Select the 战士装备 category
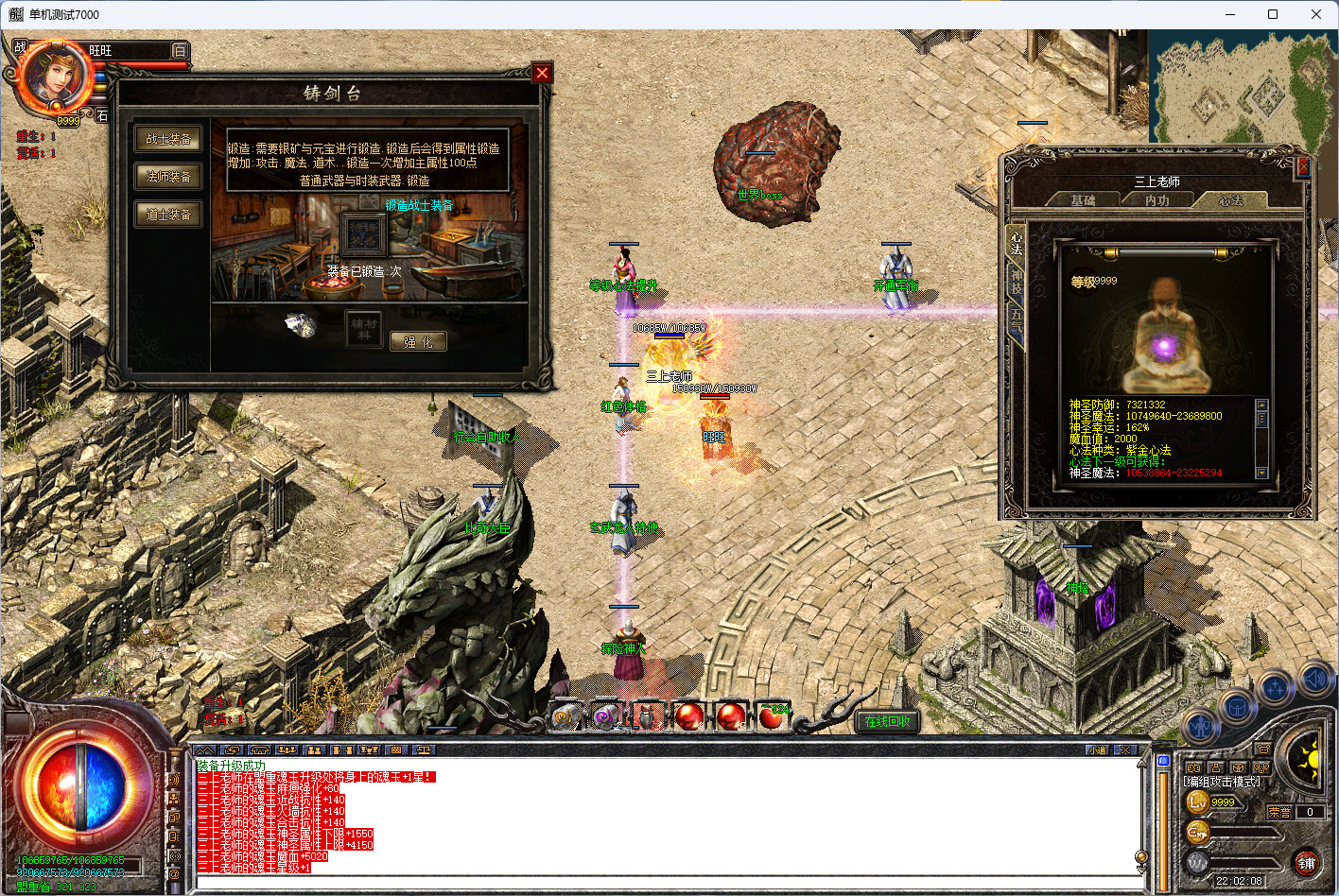Viewport: 1339px width, 896px height. 168,140
